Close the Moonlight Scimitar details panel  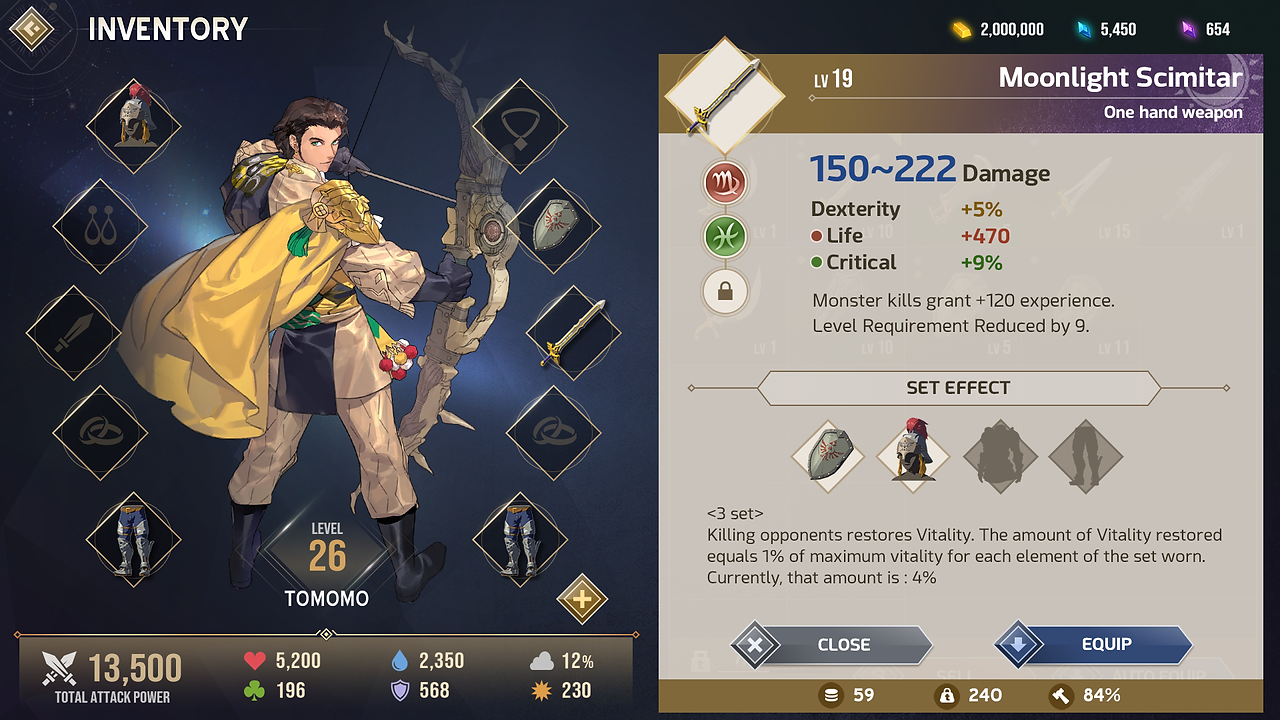click(x=832, y=645)
